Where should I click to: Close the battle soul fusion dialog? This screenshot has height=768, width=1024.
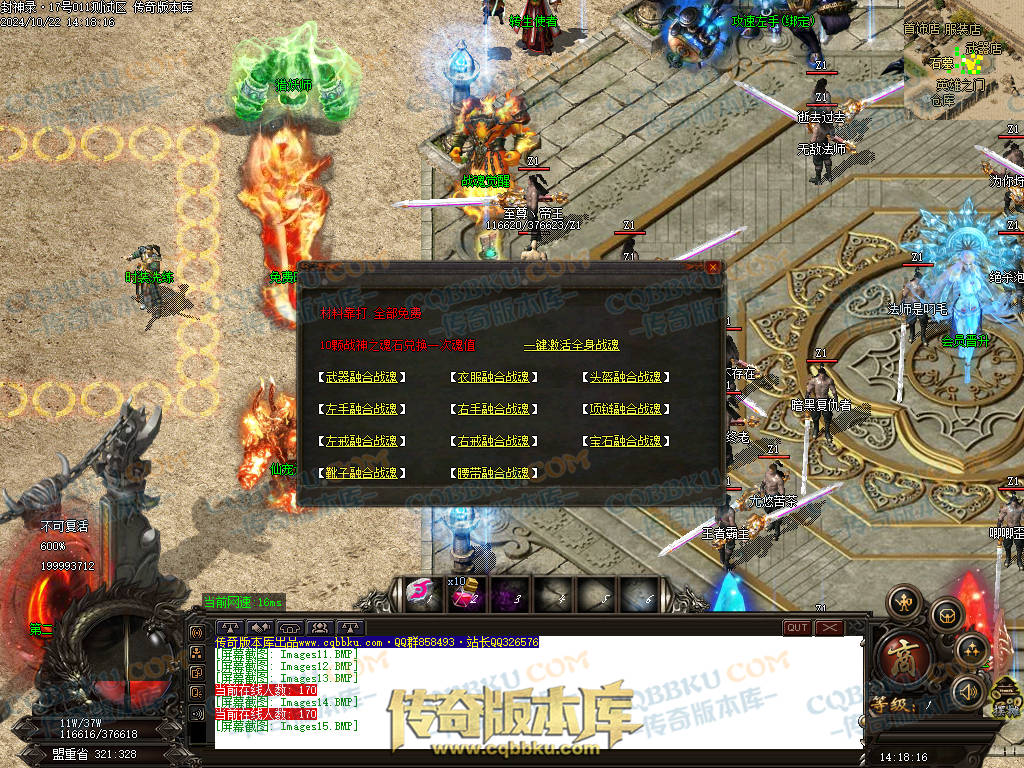712,268
